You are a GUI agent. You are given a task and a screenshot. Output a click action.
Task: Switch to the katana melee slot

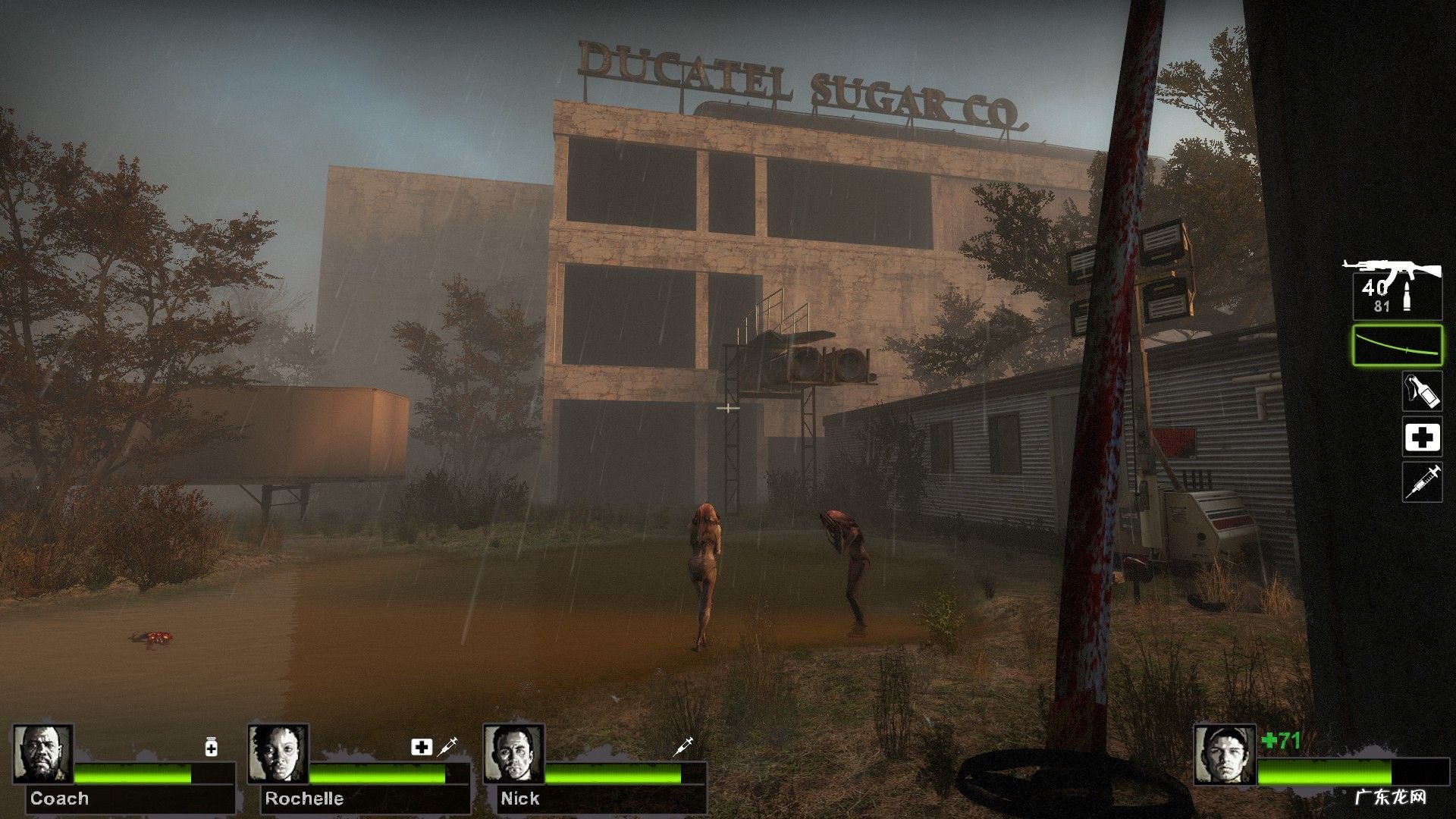point(1397,345)
